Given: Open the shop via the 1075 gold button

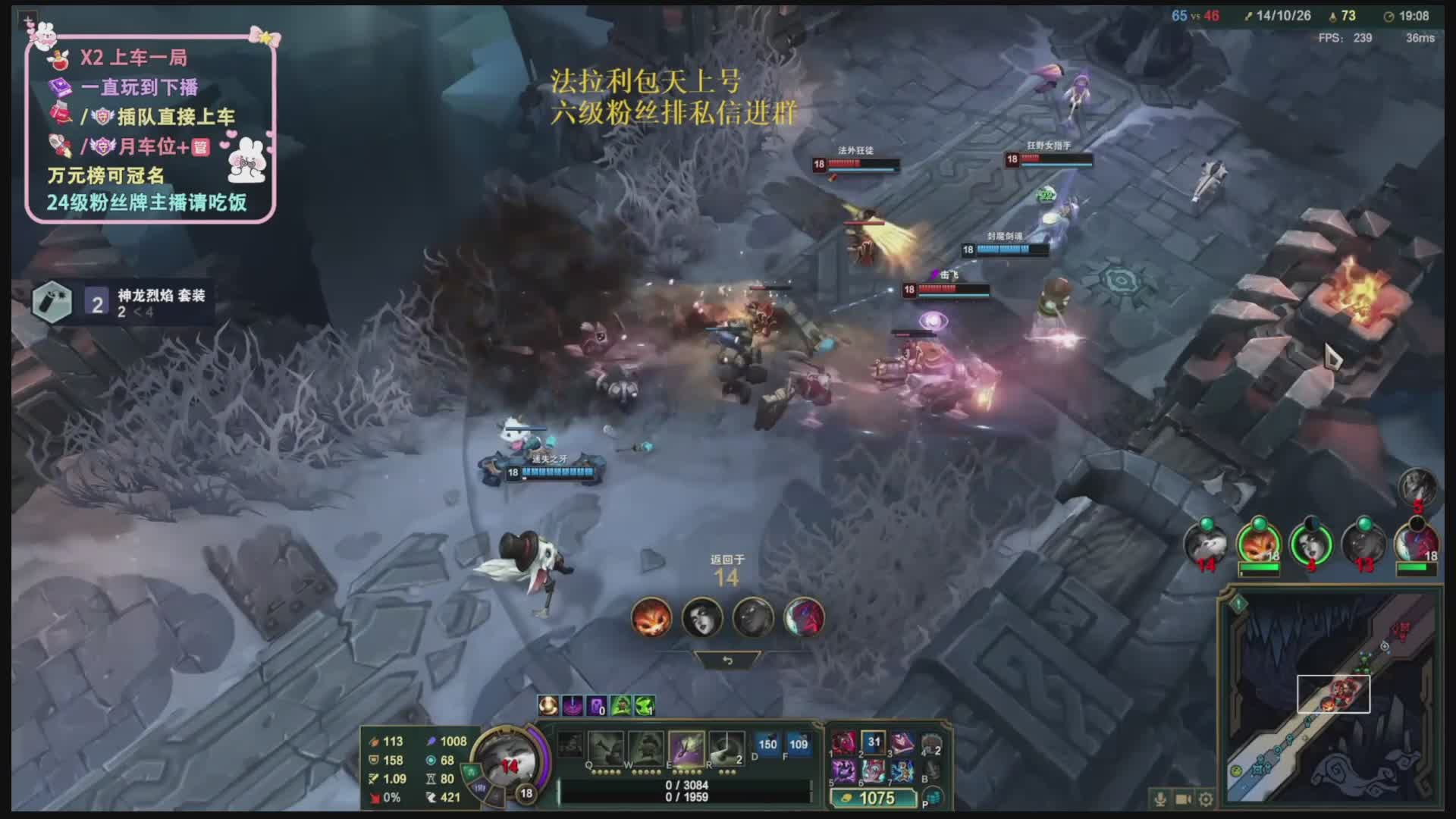Looking at the screenshot, I should click(874, 798).
